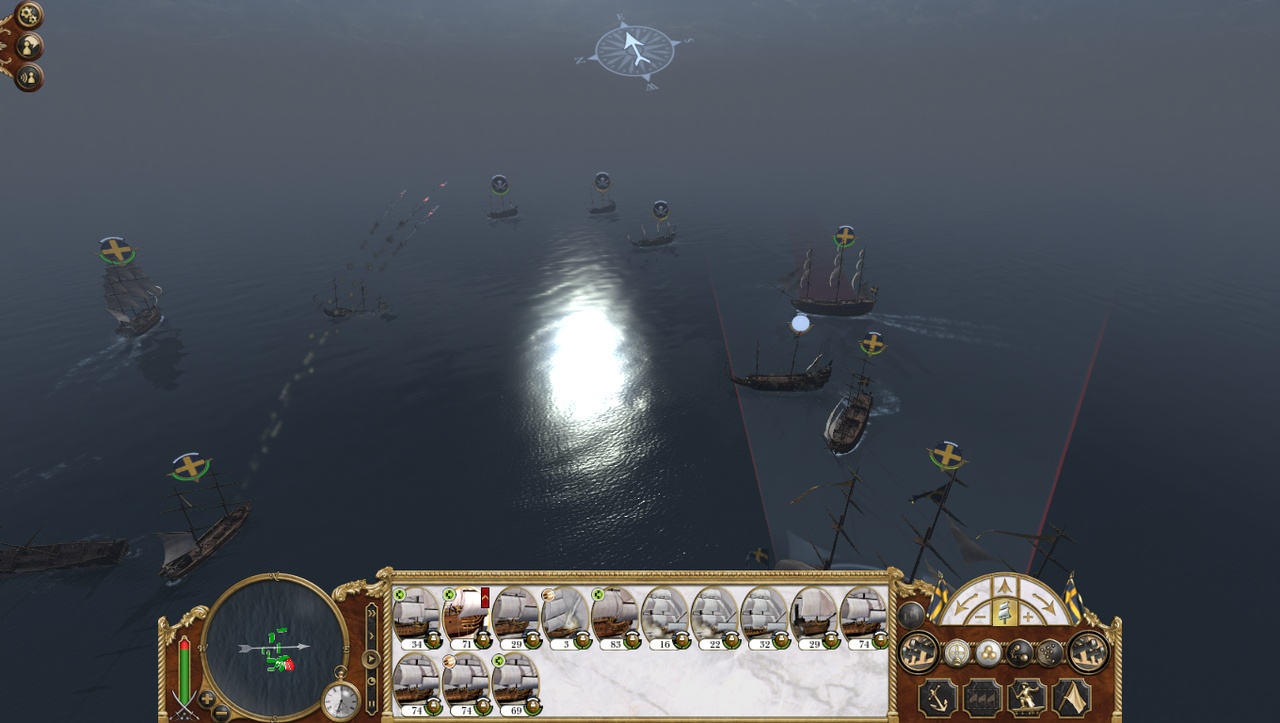Select the ship card with 16 crew
The height and width of the screenshot is (723, 1280).
pyautogui.click(x=664, y=613)
